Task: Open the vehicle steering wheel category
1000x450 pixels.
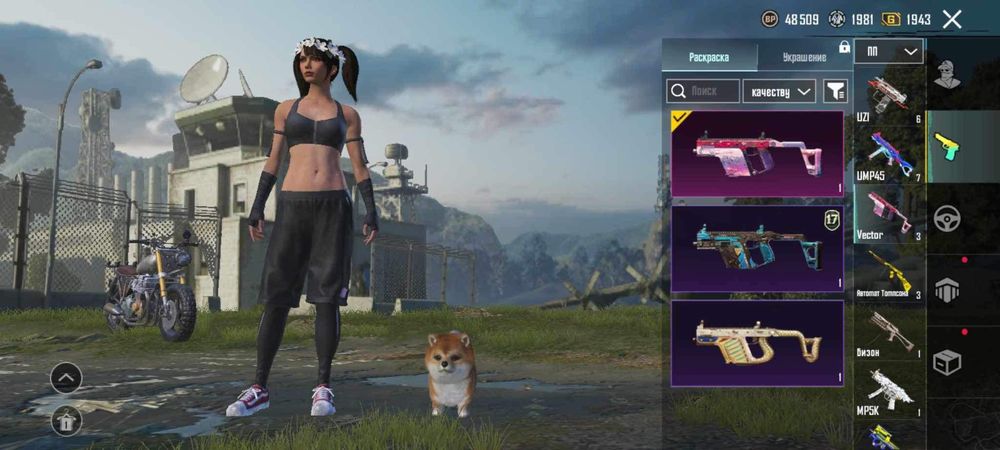Action: tap(947, 218)
